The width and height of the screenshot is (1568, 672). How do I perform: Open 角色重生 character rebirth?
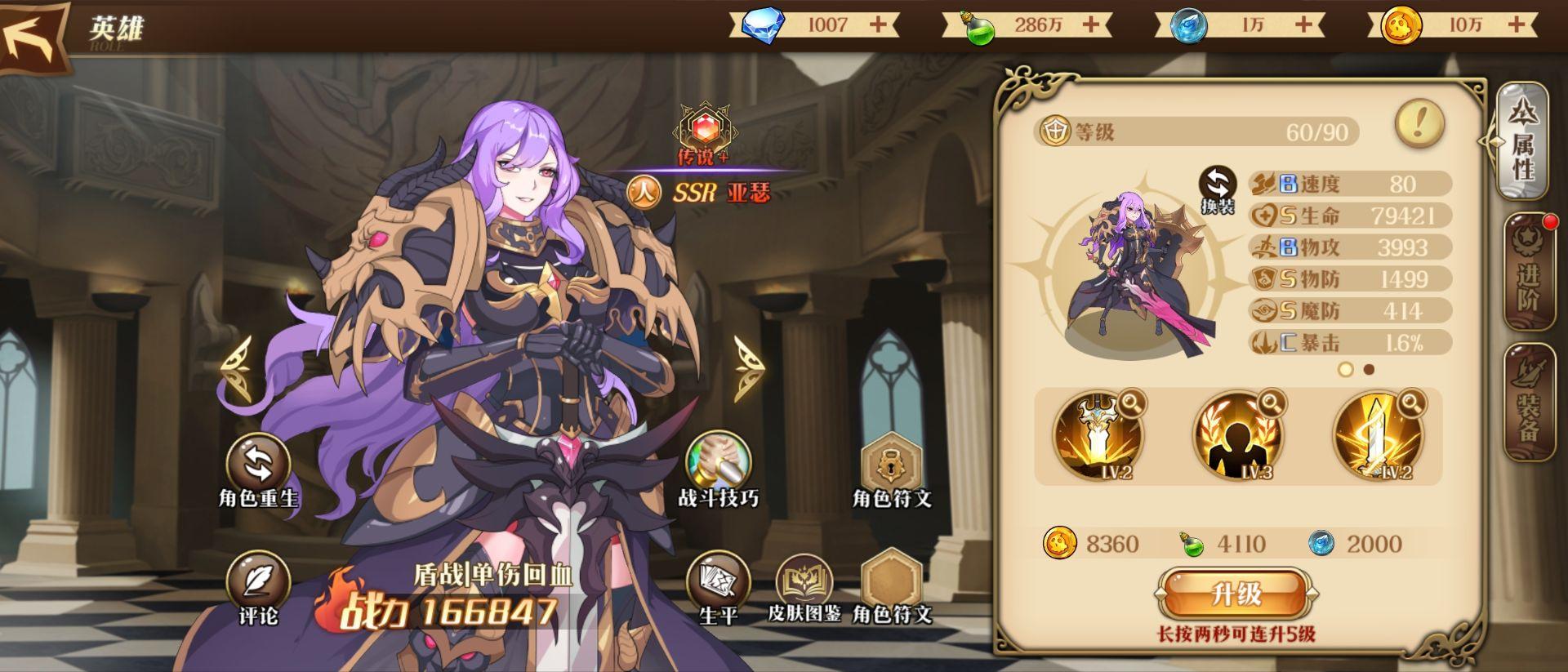258,465
